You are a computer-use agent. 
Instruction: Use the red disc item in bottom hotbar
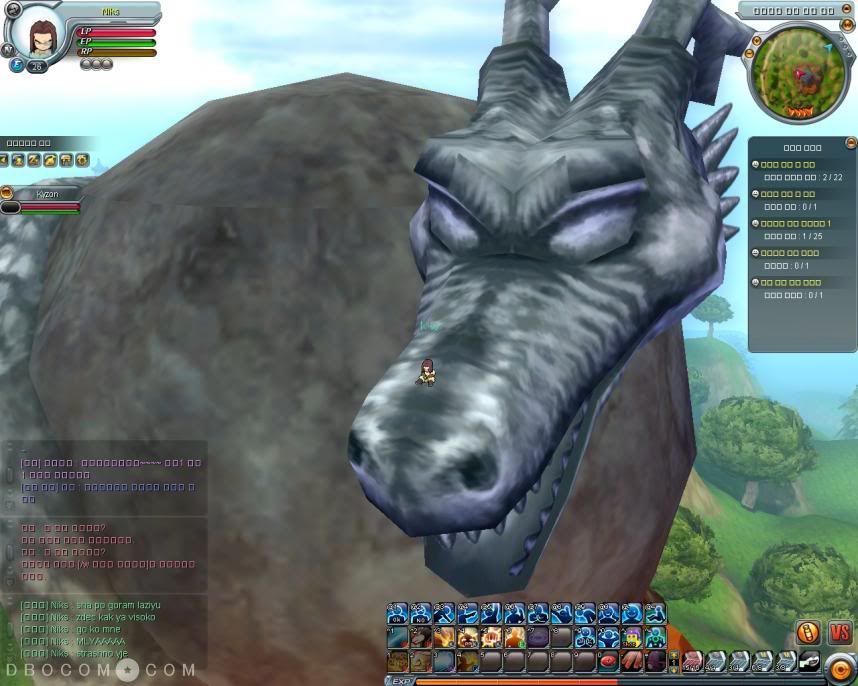608,661
